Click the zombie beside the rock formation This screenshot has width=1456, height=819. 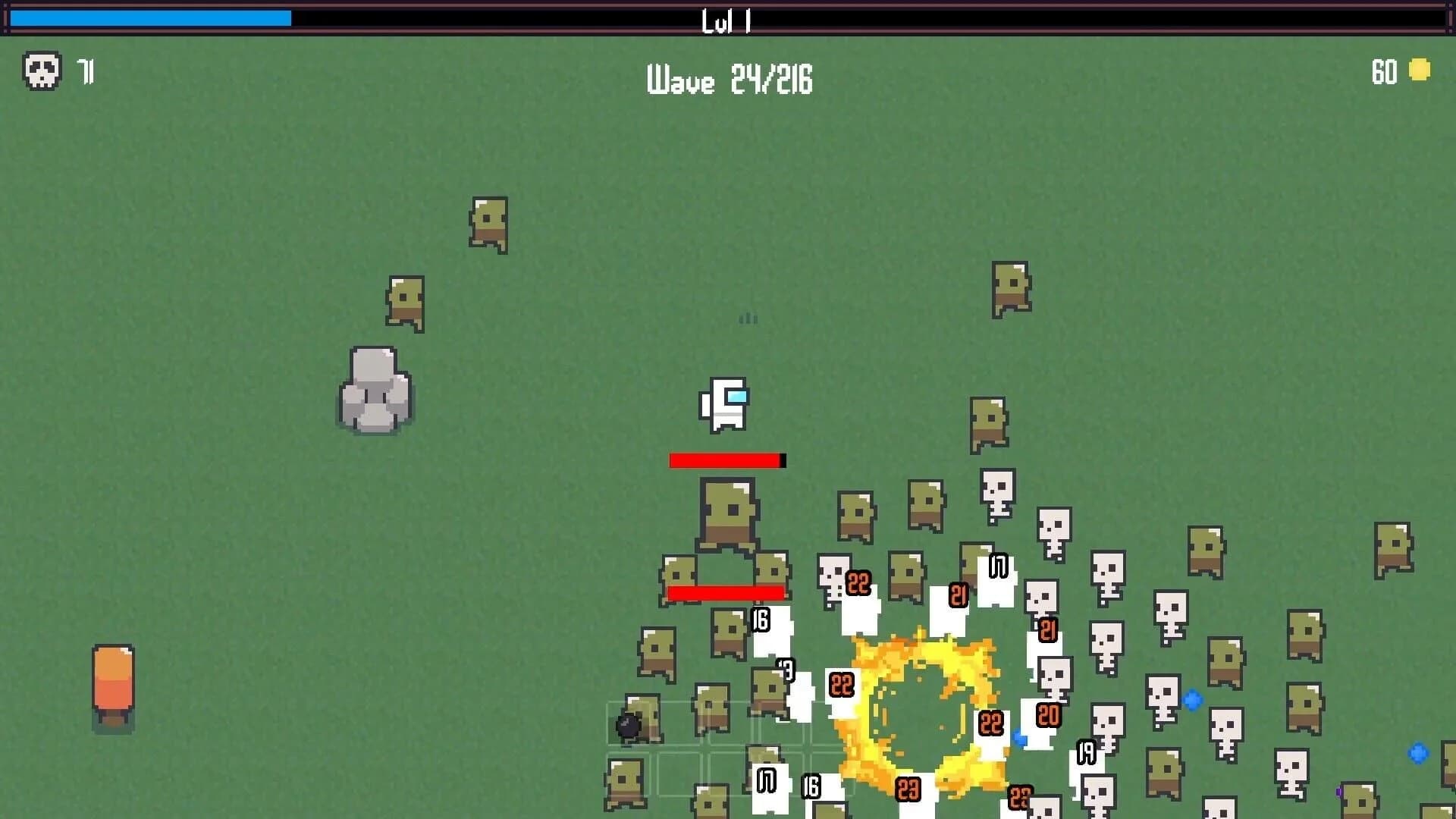pos(406,303)
